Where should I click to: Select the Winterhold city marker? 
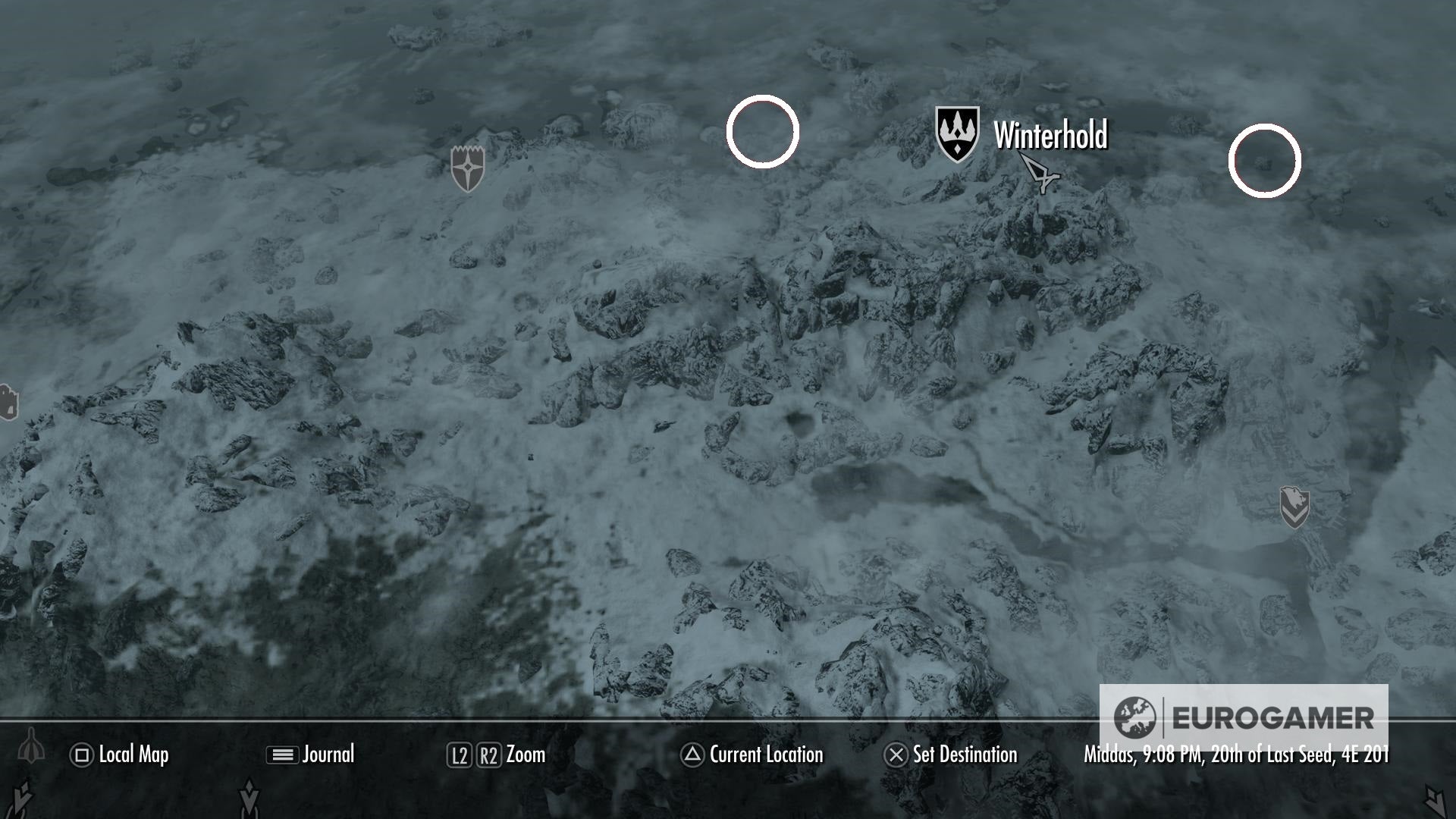958,133
